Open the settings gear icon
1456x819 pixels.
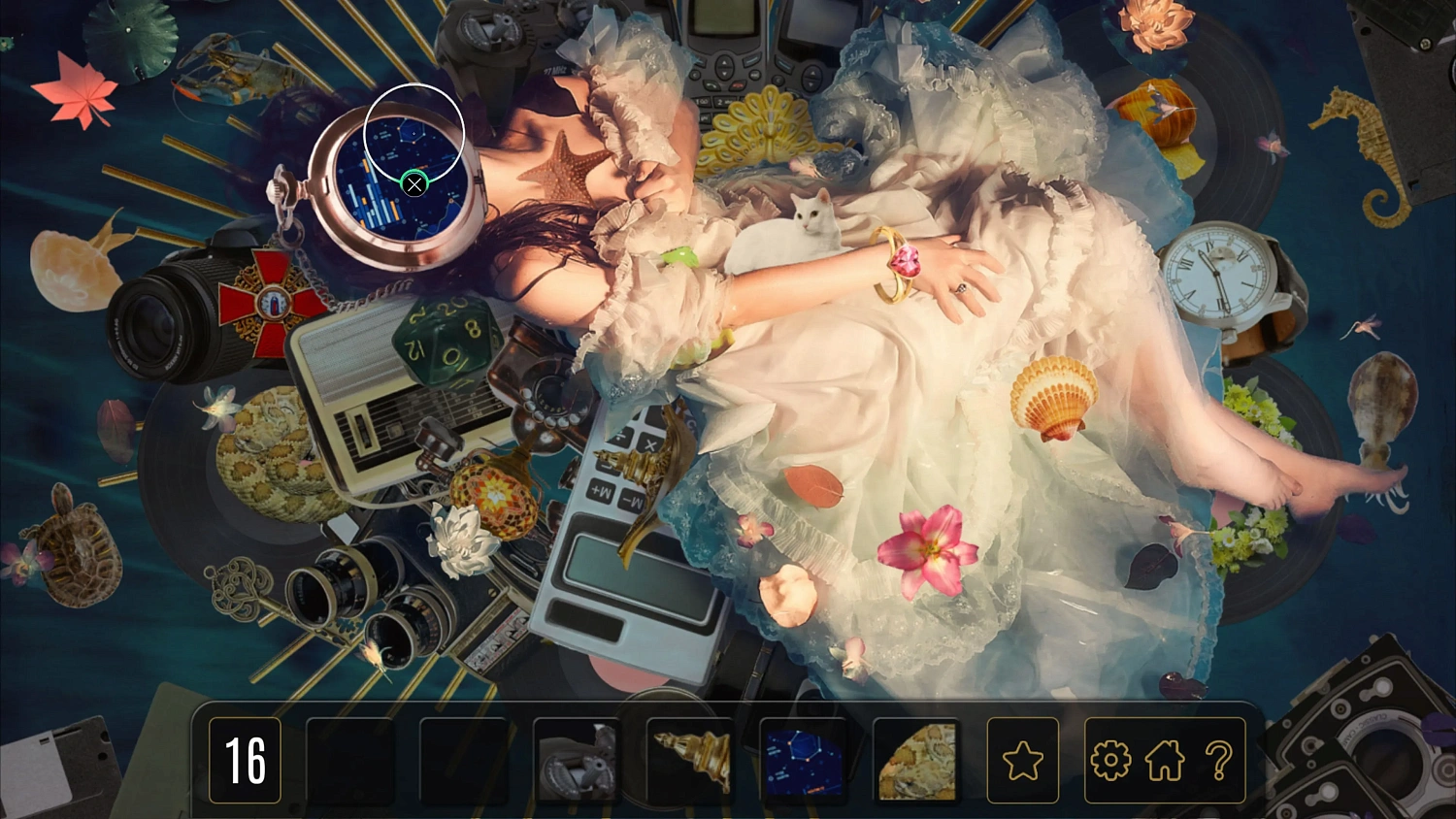point(1112,761)
